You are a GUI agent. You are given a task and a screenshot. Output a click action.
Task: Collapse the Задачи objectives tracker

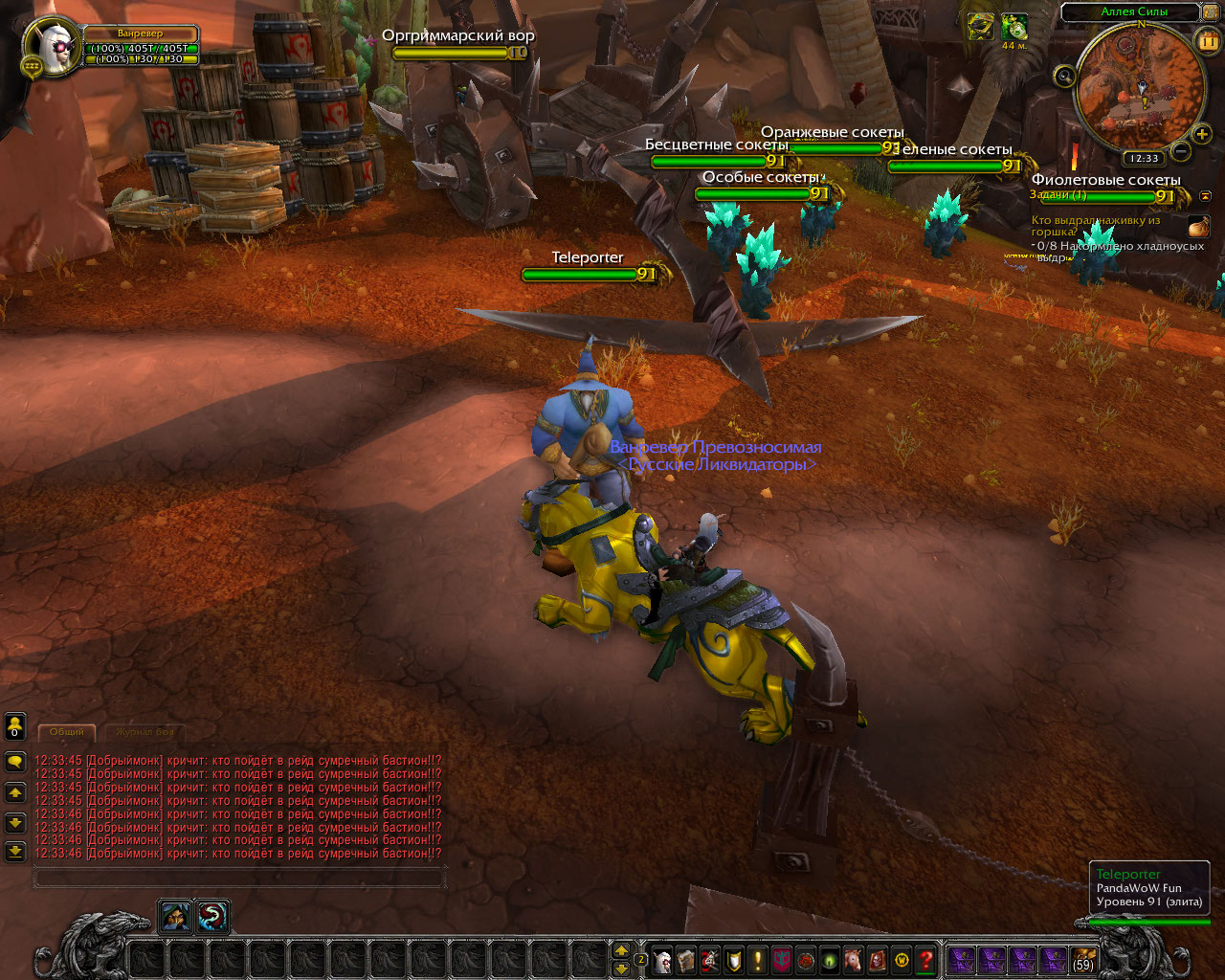coord(1205,196)
